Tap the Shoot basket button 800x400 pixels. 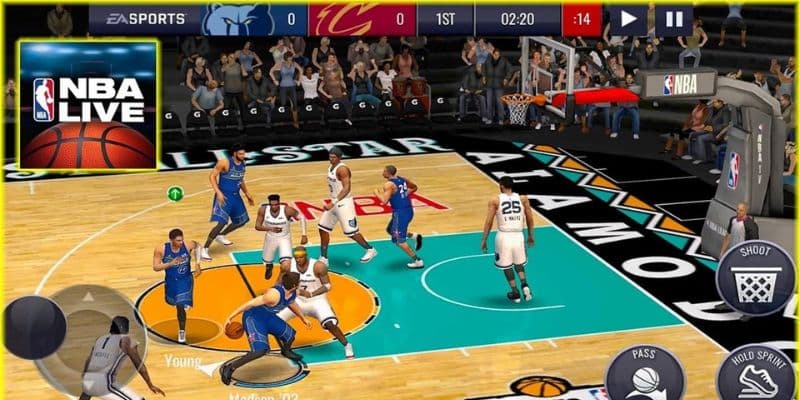(x=756, y=277)
